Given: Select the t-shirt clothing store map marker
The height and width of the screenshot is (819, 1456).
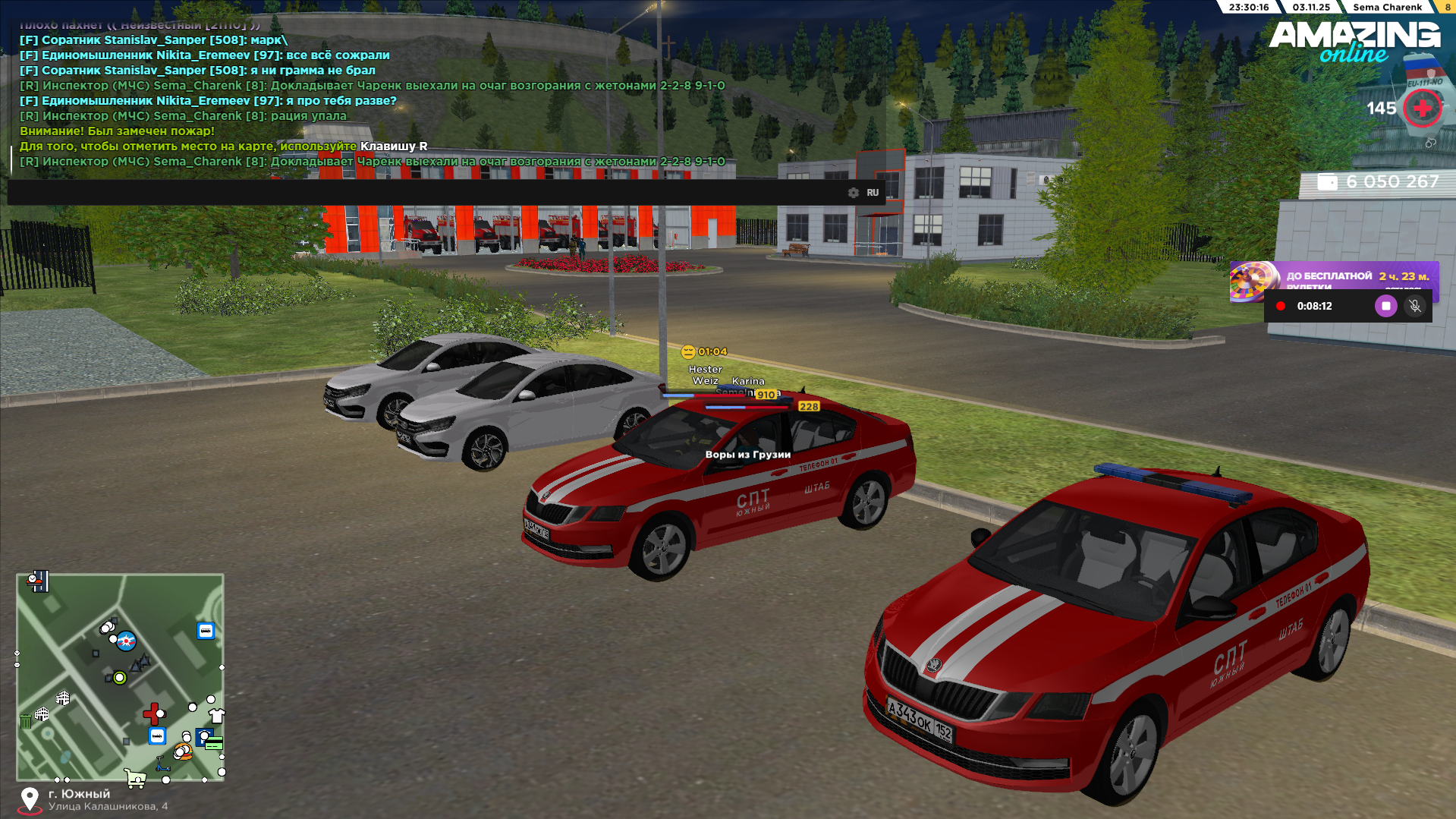Looking at the screenshot, I should (217, 715).
